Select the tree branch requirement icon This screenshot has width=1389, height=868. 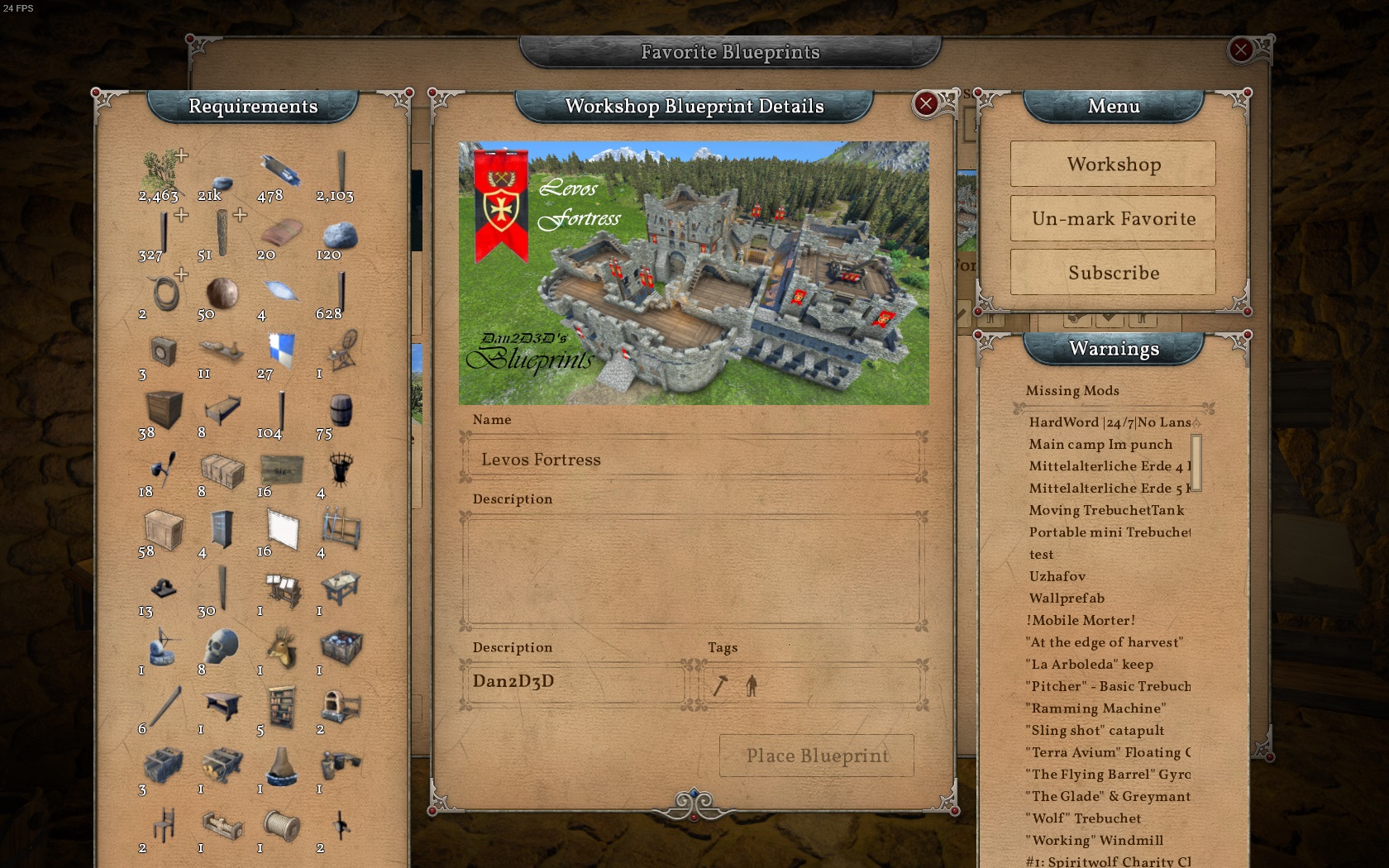point(160,169)
